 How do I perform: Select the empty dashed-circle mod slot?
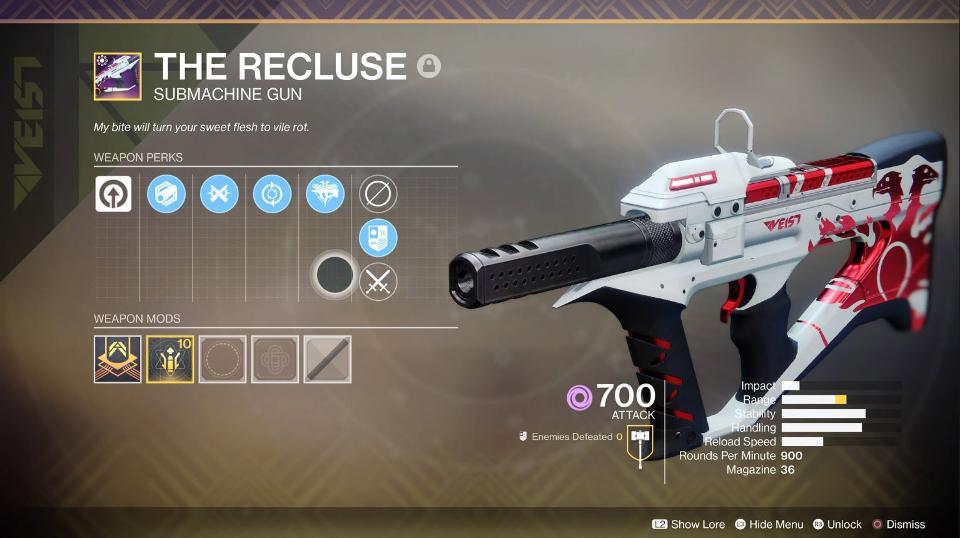(223, 359)
